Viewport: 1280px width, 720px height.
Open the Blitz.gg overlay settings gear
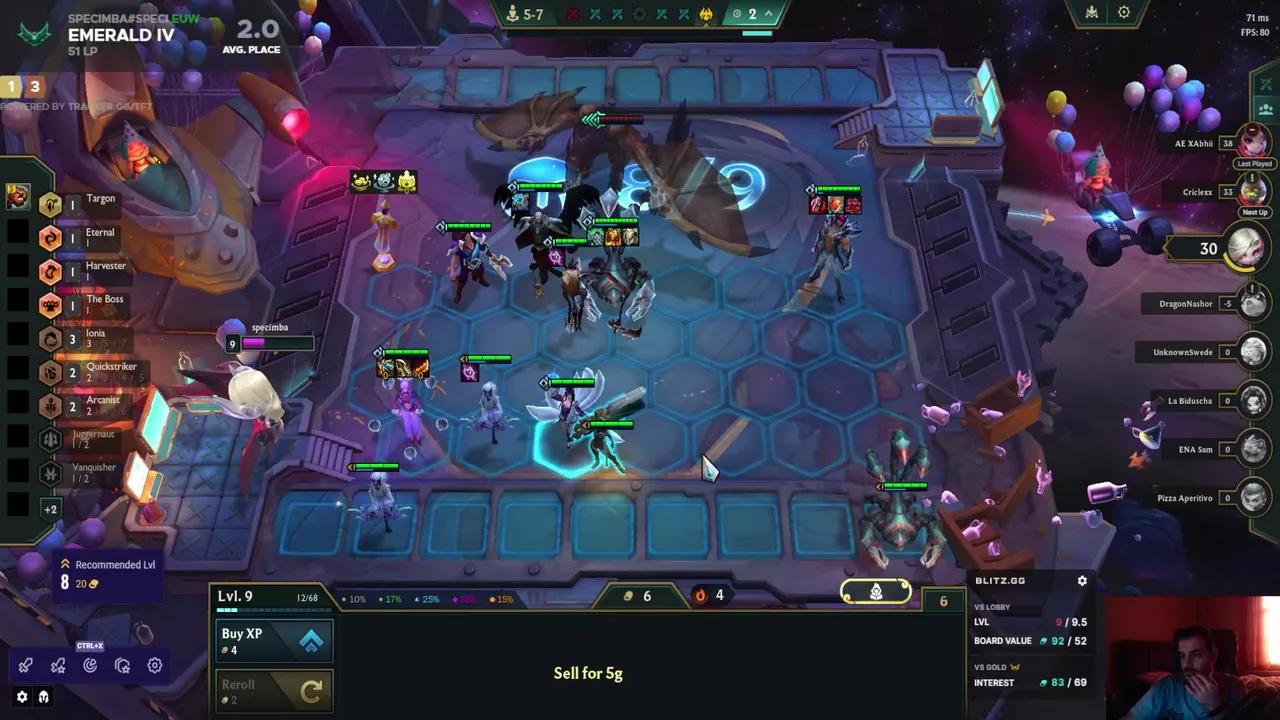coord(1082,580)
